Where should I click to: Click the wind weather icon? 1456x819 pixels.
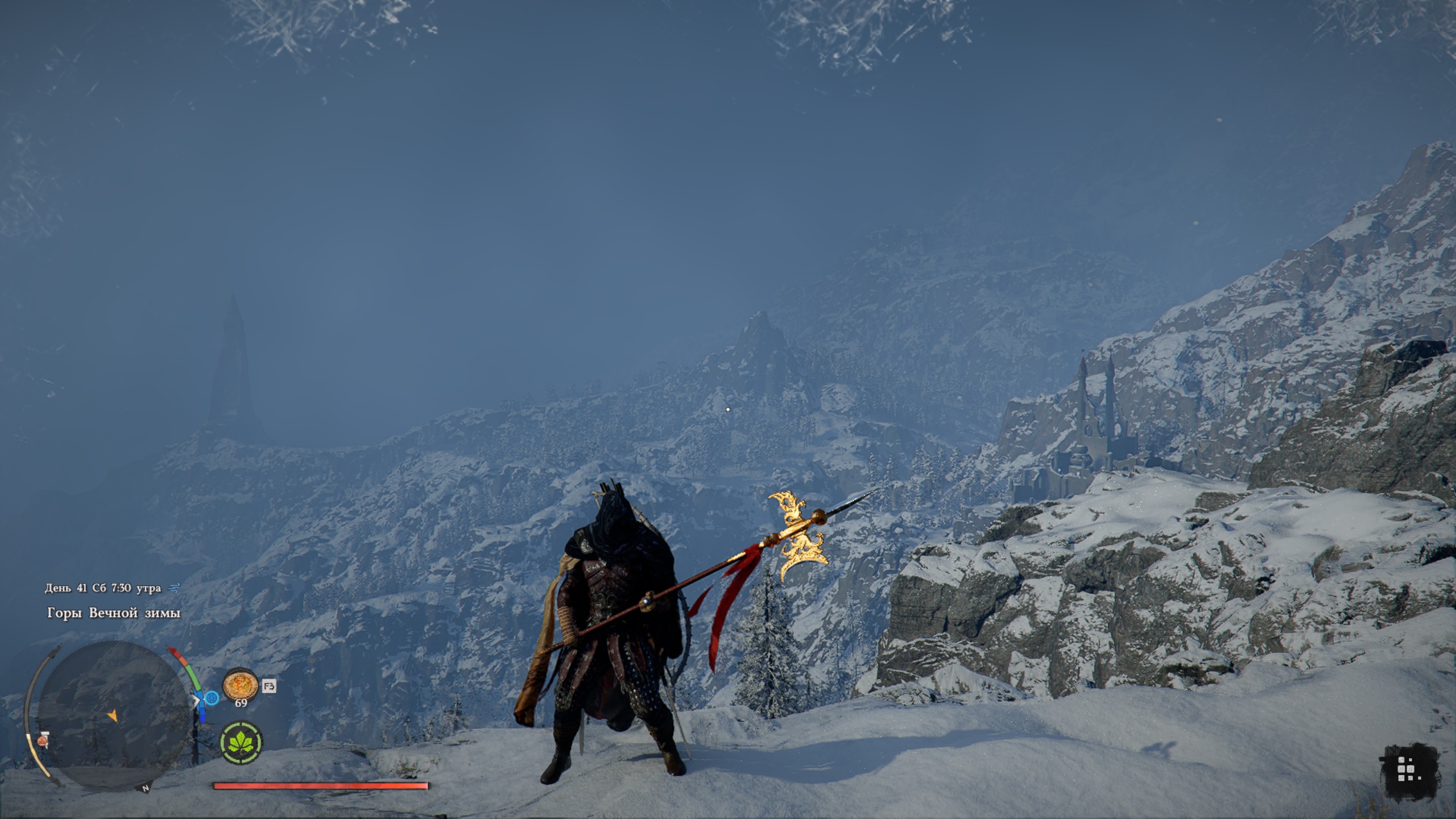(175, 588)
